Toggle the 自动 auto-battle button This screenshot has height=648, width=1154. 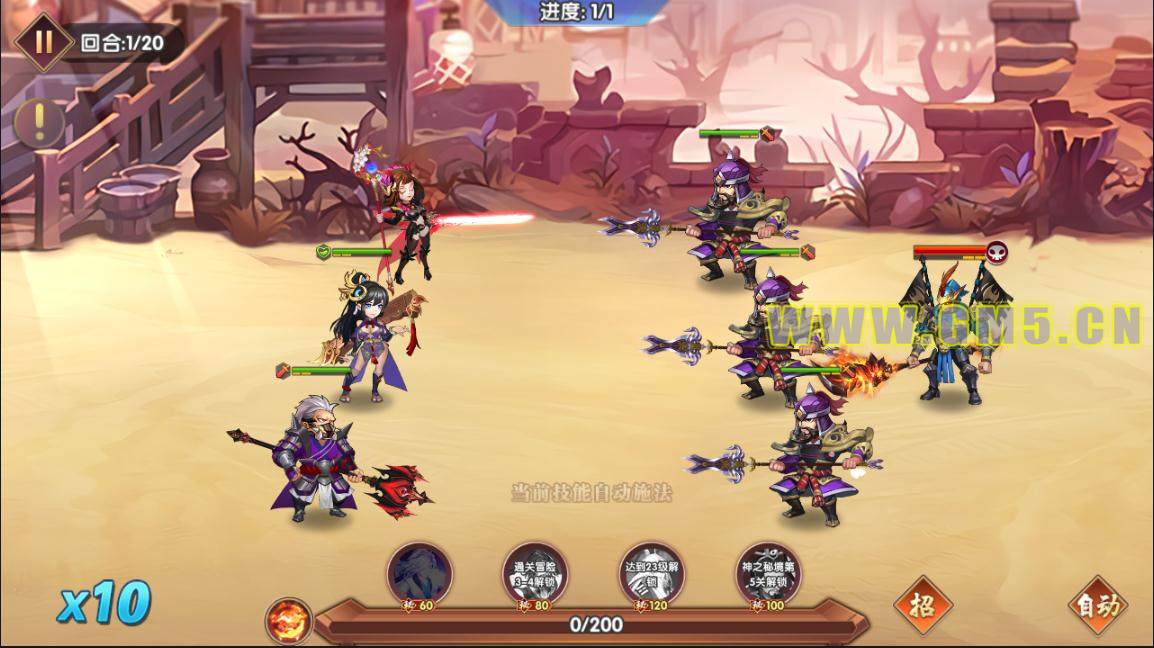pyautogui.click(x=1097, y=604)
